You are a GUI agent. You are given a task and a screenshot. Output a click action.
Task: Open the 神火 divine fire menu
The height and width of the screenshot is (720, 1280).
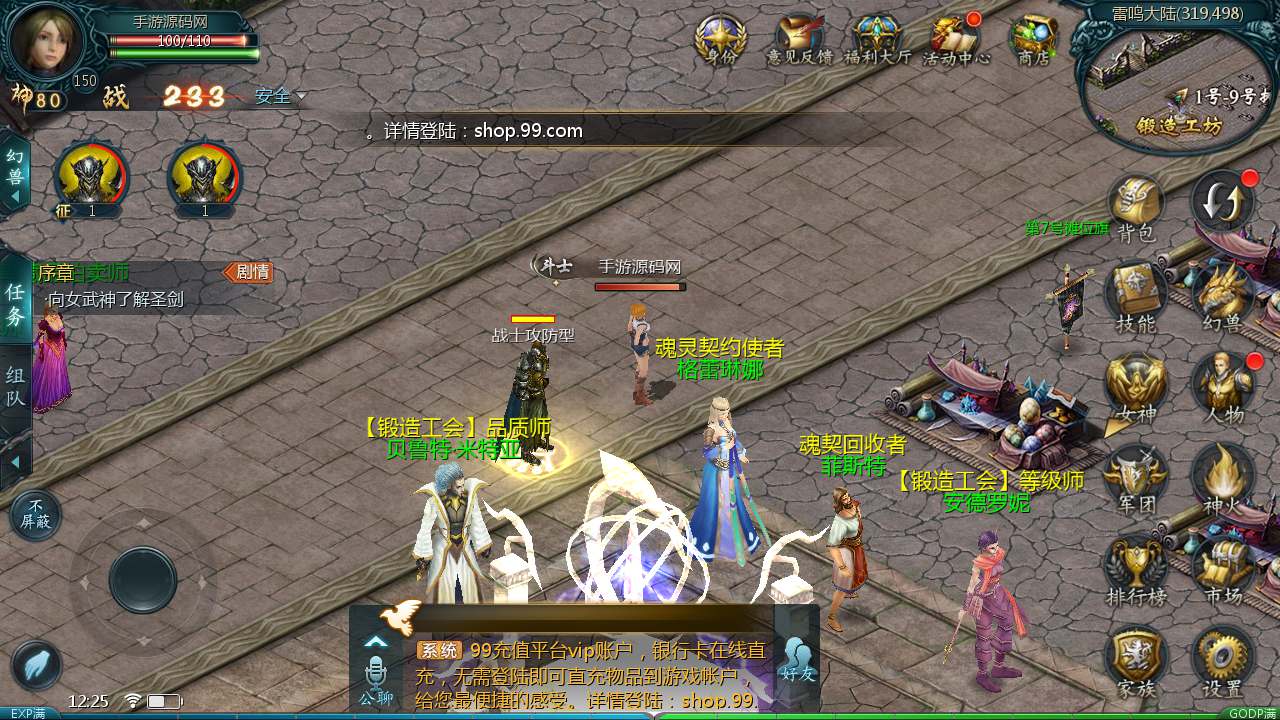tap(1222, 477)
